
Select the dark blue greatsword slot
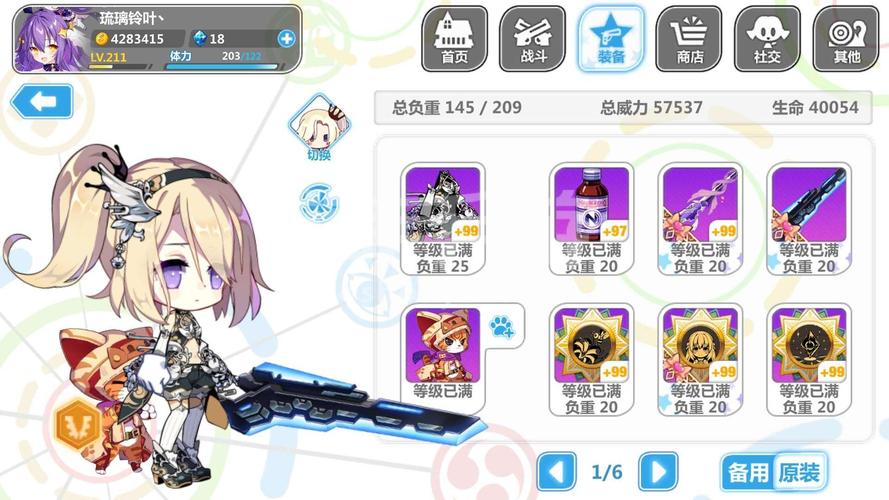[x=808, y=217]
